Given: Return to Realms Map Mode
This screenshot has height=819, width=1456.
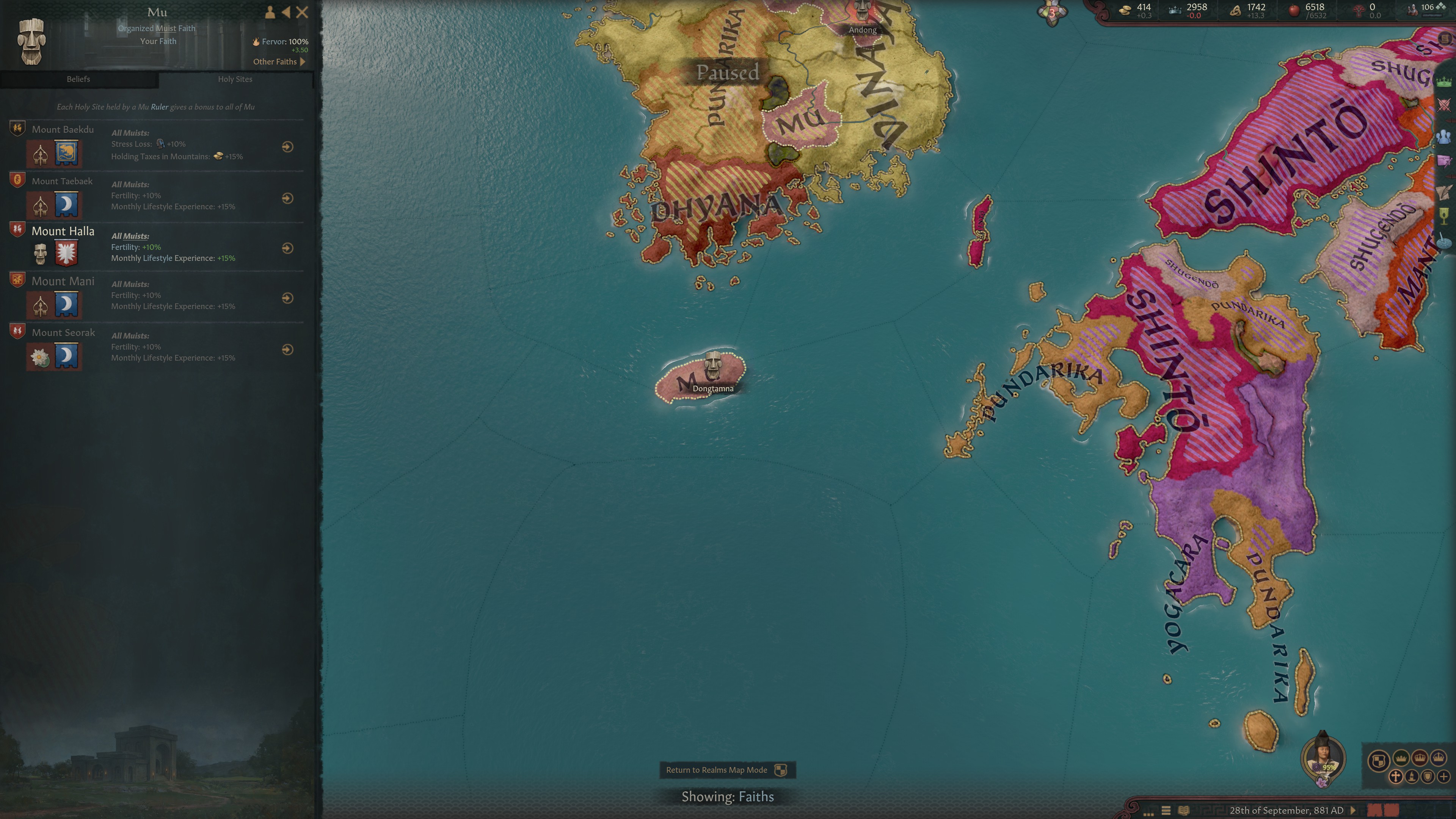Looking at the screenshot, I should click(x=726, y=770).
